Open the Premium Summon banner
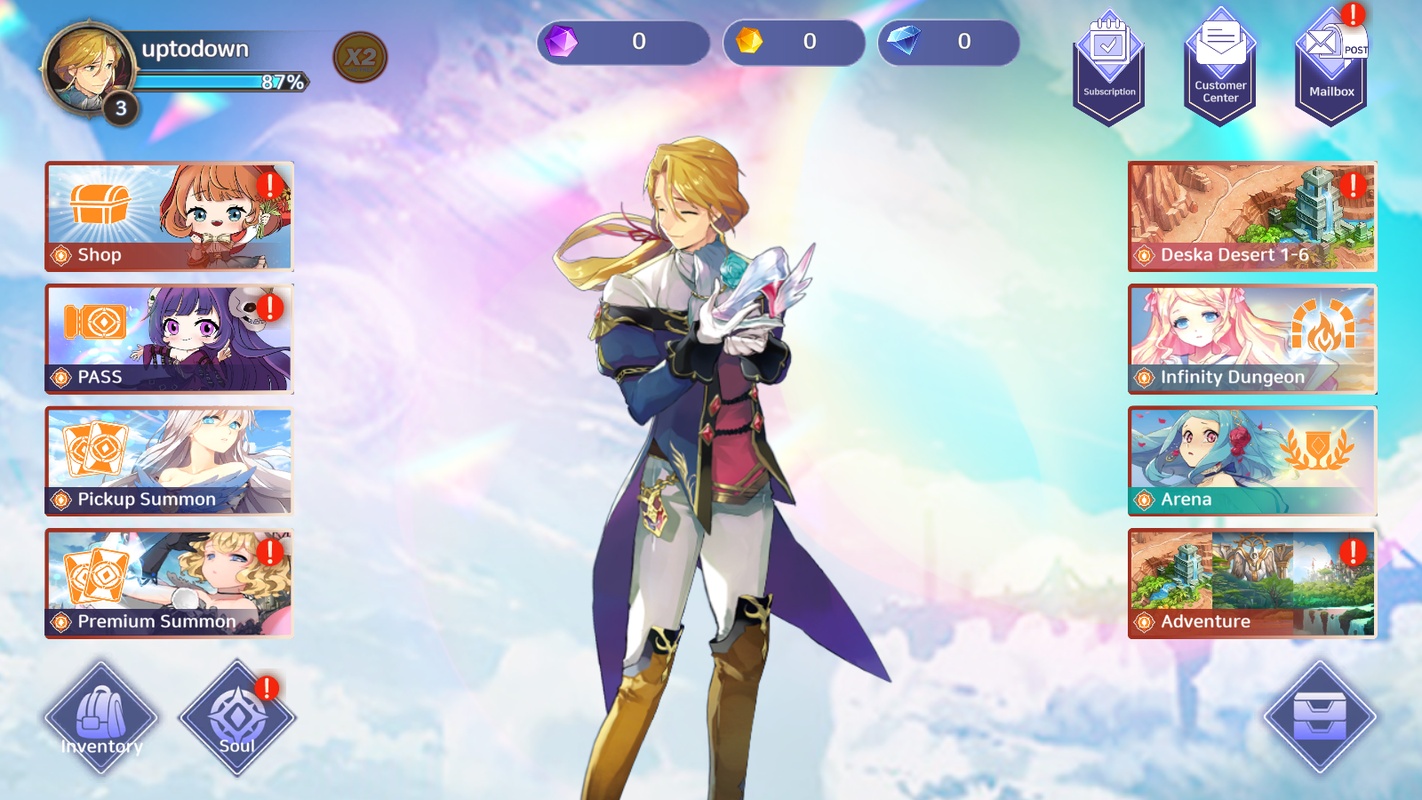 click(x=169, y=583)
